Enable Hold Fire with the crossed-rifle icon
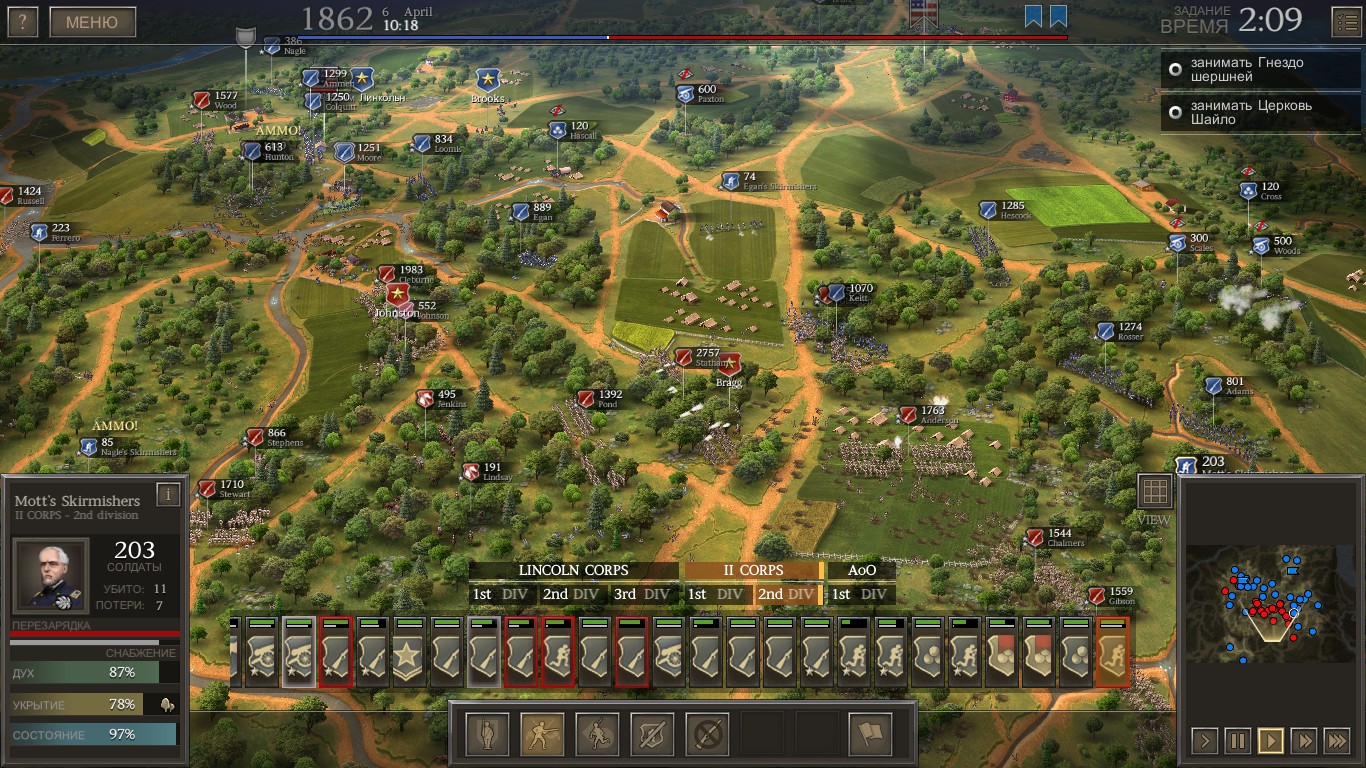The width and height of the screenshot is (1366, 768). click(x=707, y=732)
